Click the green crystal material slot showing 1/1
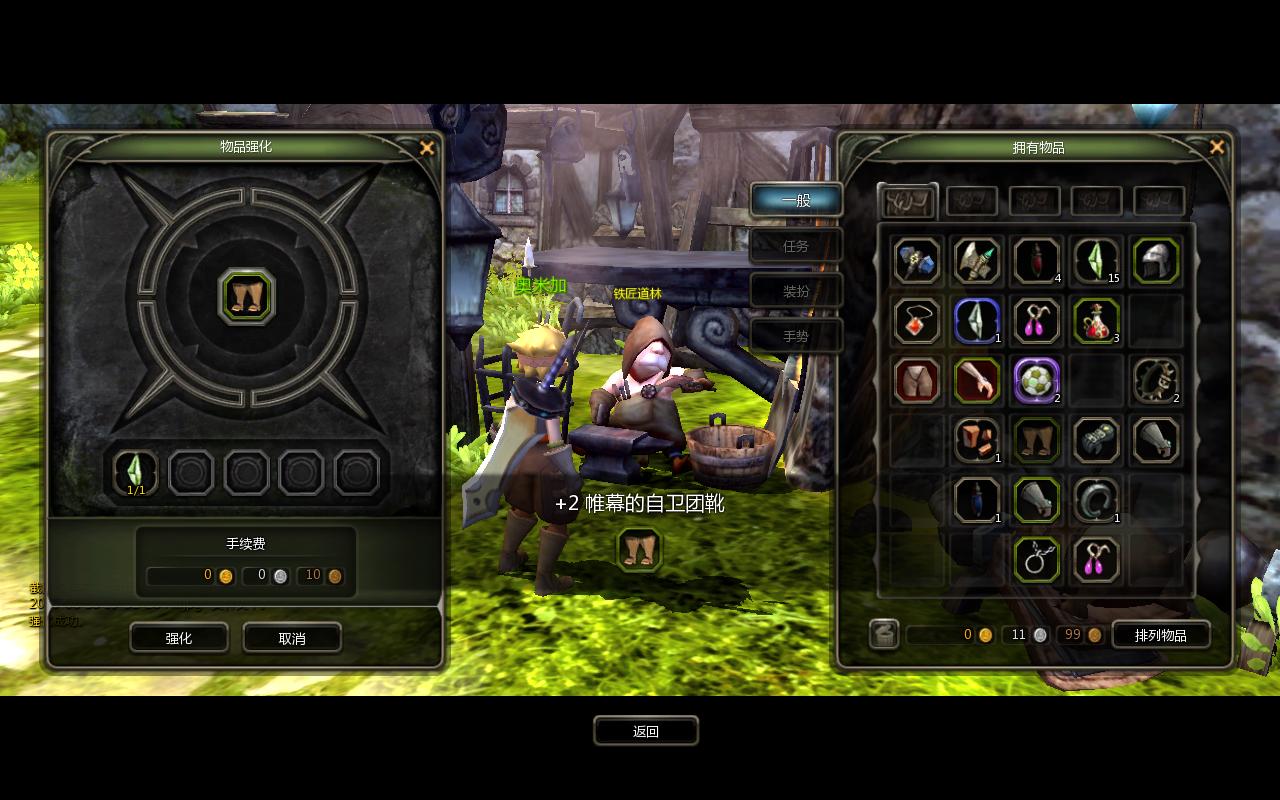This screenshot has width=1280, height=800. click(x=136, y=472)
